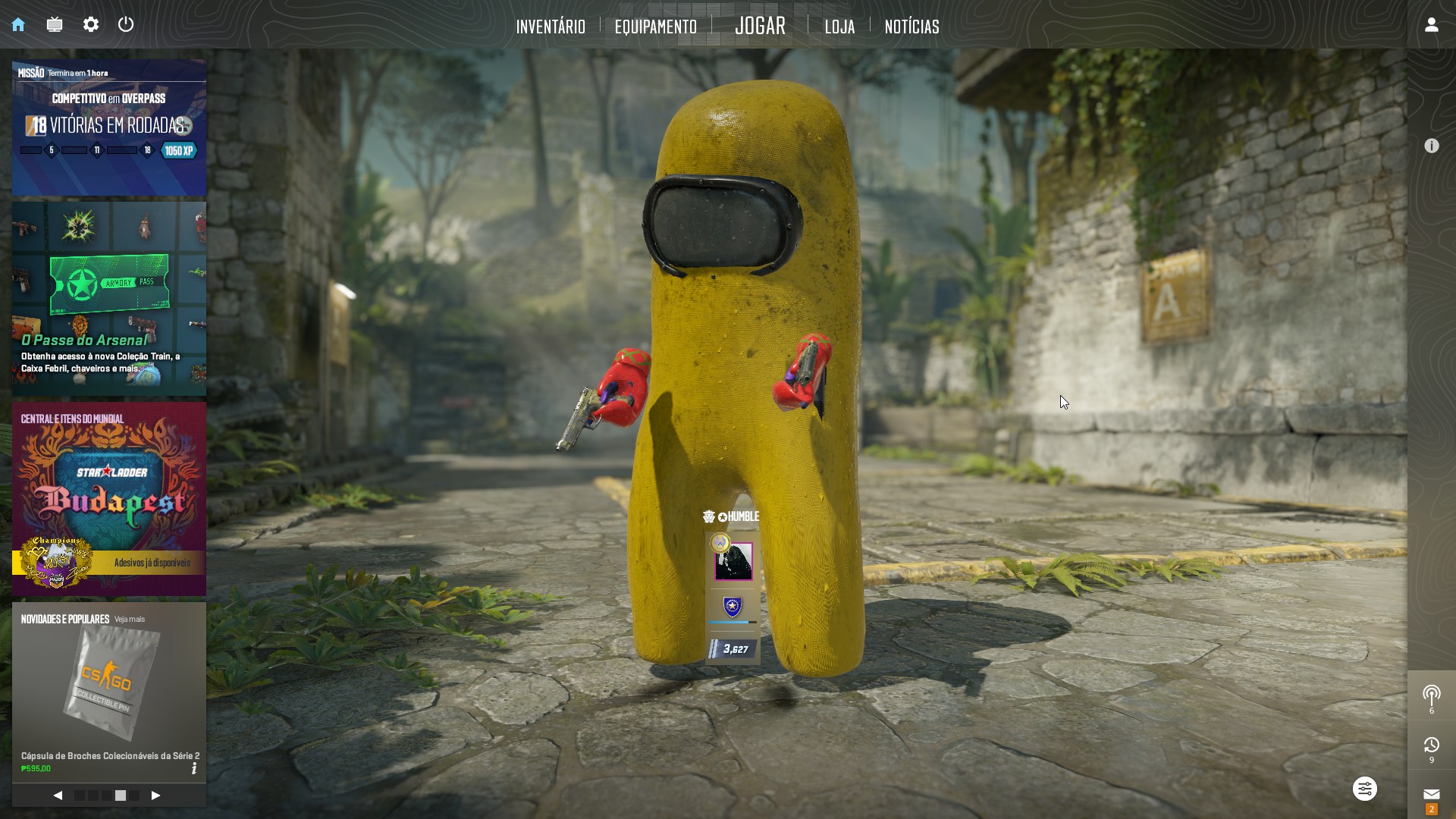The image size is (1456, 819).
Task: Open the mail inbox icon
Action: 1431,794
